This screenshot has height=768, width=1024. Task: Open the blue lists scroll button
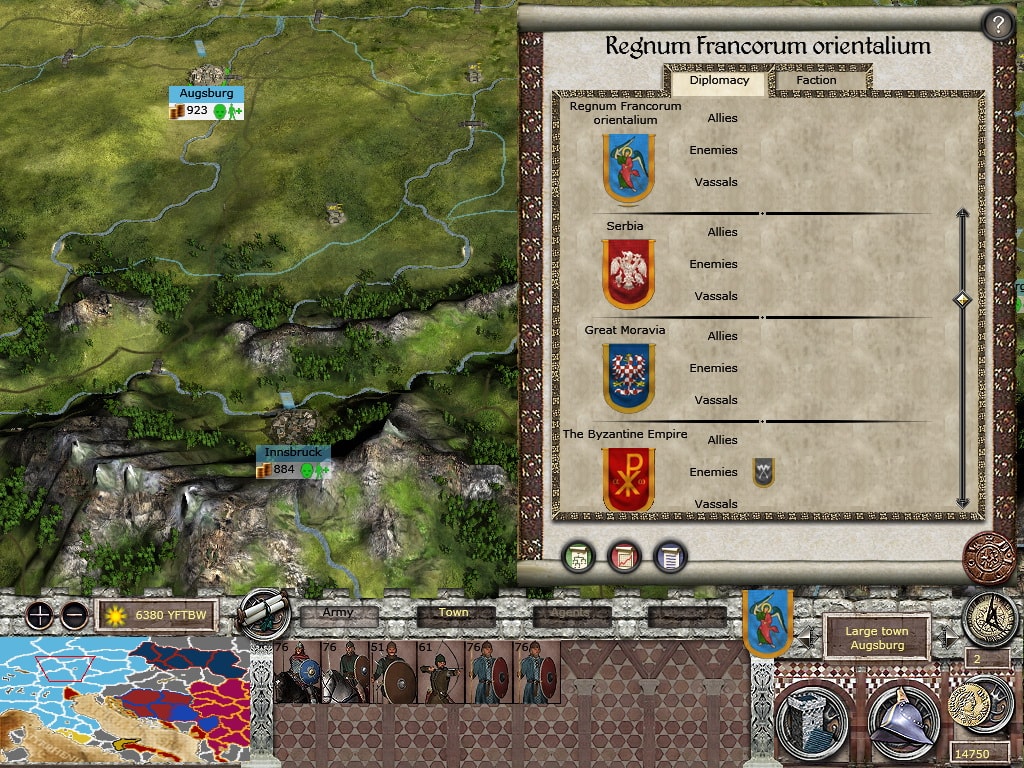(670, 557)
